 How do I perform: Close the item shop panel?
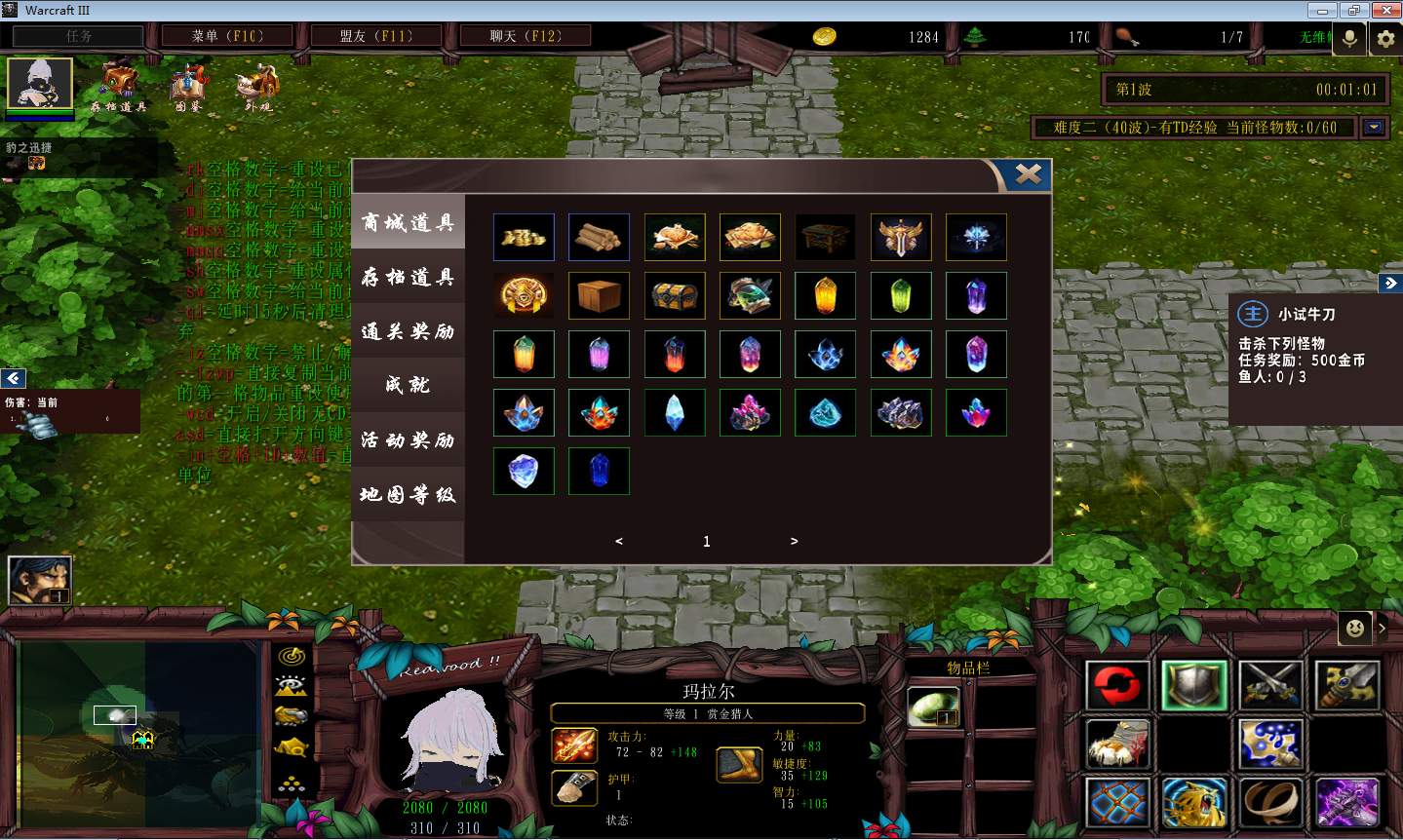tap(1028, 174)
